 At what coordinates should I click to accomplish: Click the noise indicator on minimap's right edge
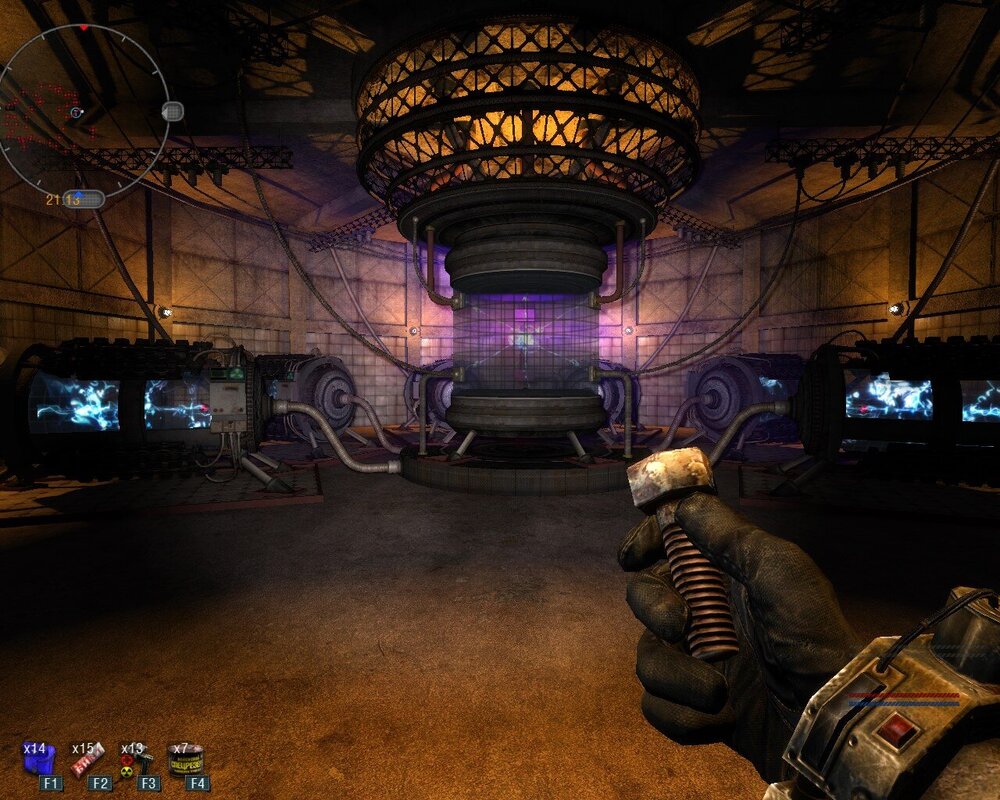172,110
